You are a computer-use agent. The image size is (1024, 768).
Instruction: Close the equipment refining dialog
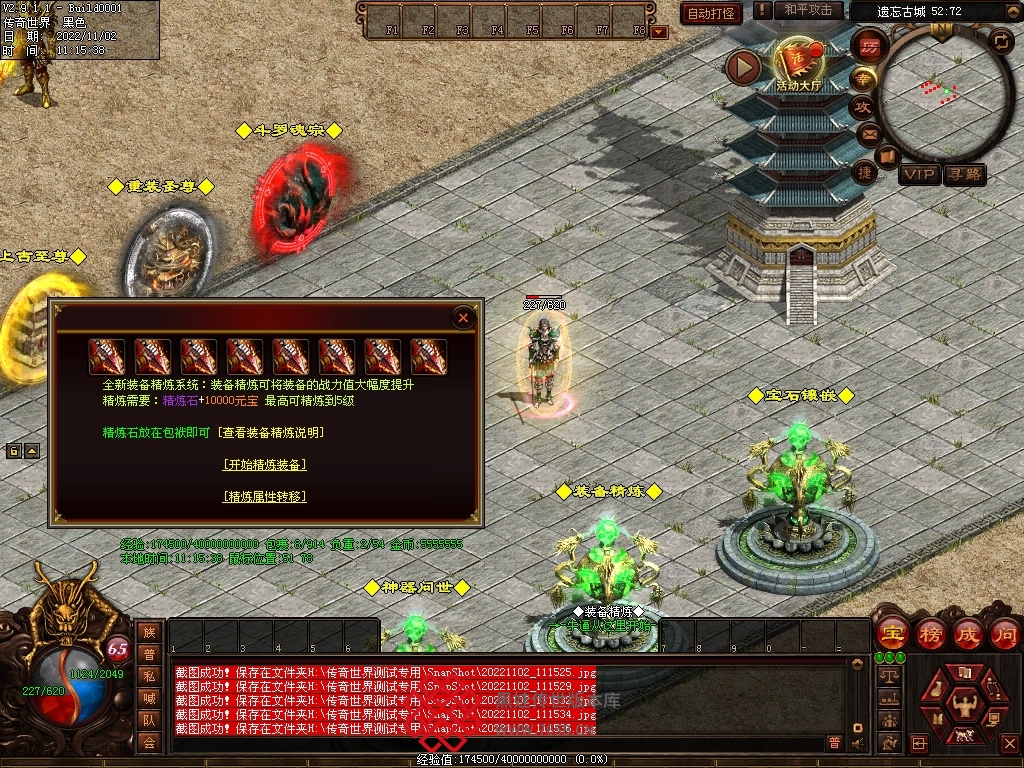tap(463, 318)
